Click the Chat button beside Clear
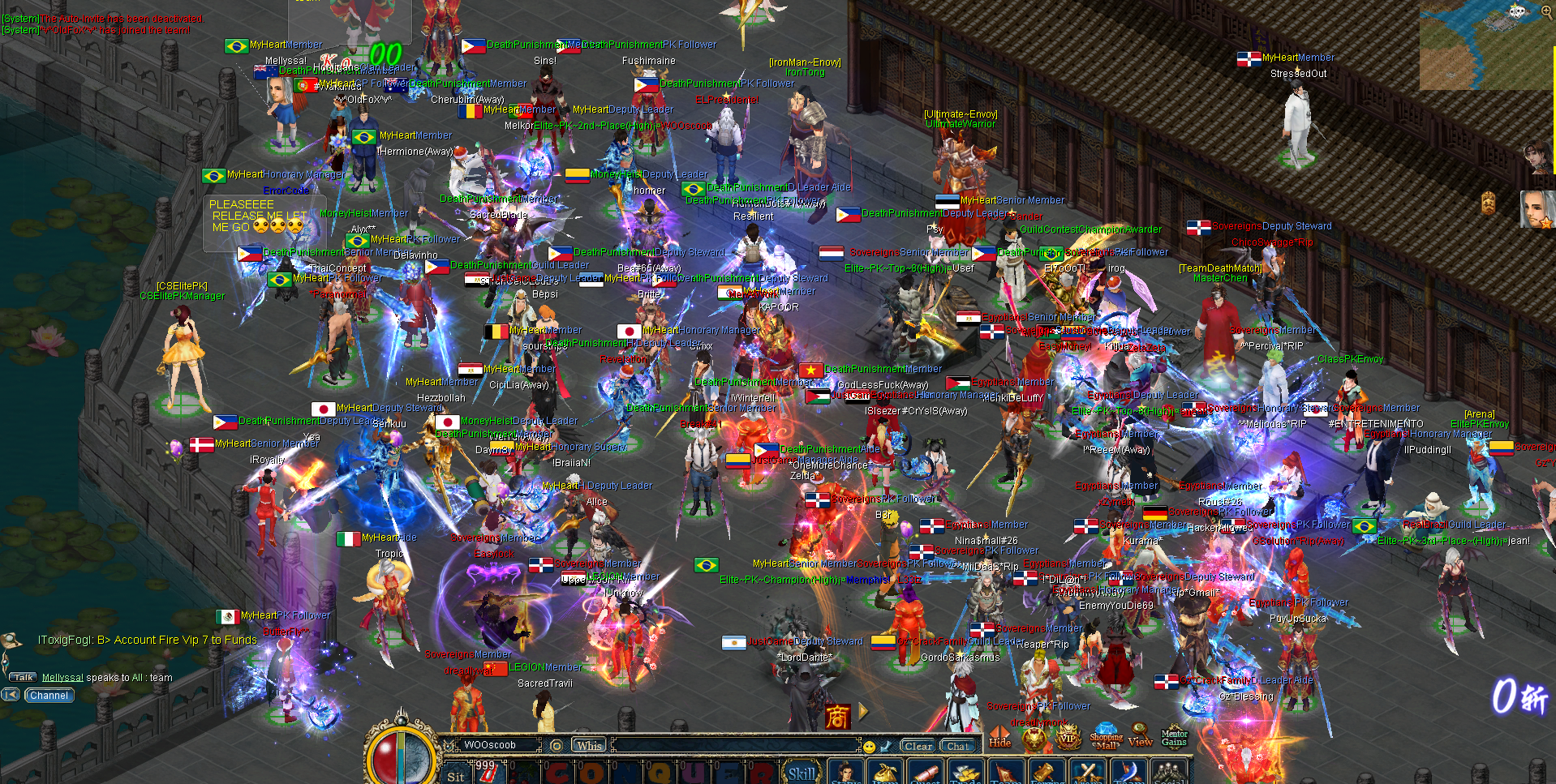This screenshot has width=1556, height=784. point(958,746)
